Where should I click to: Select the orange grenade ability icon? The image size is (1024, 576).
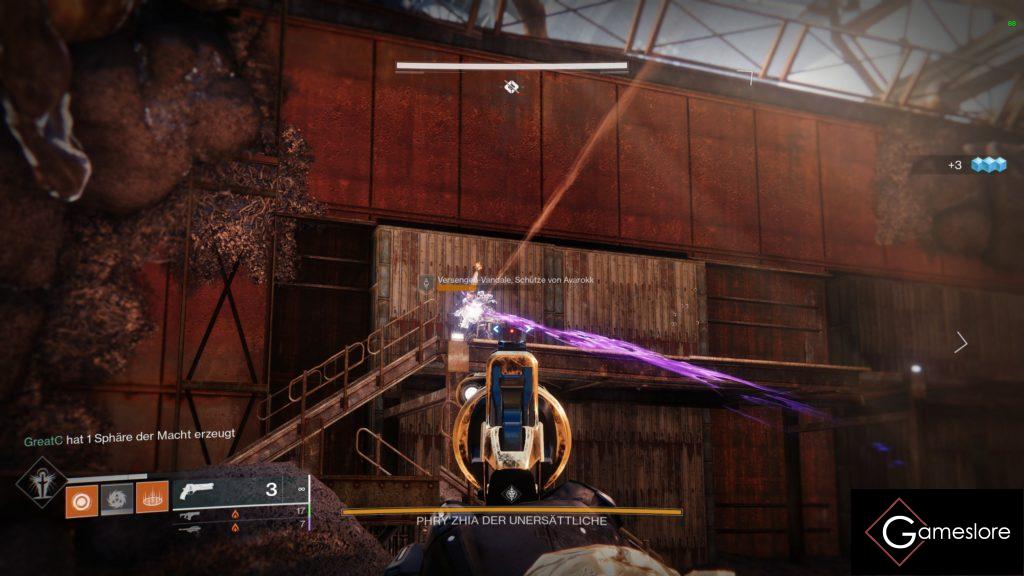coord(81,496)
